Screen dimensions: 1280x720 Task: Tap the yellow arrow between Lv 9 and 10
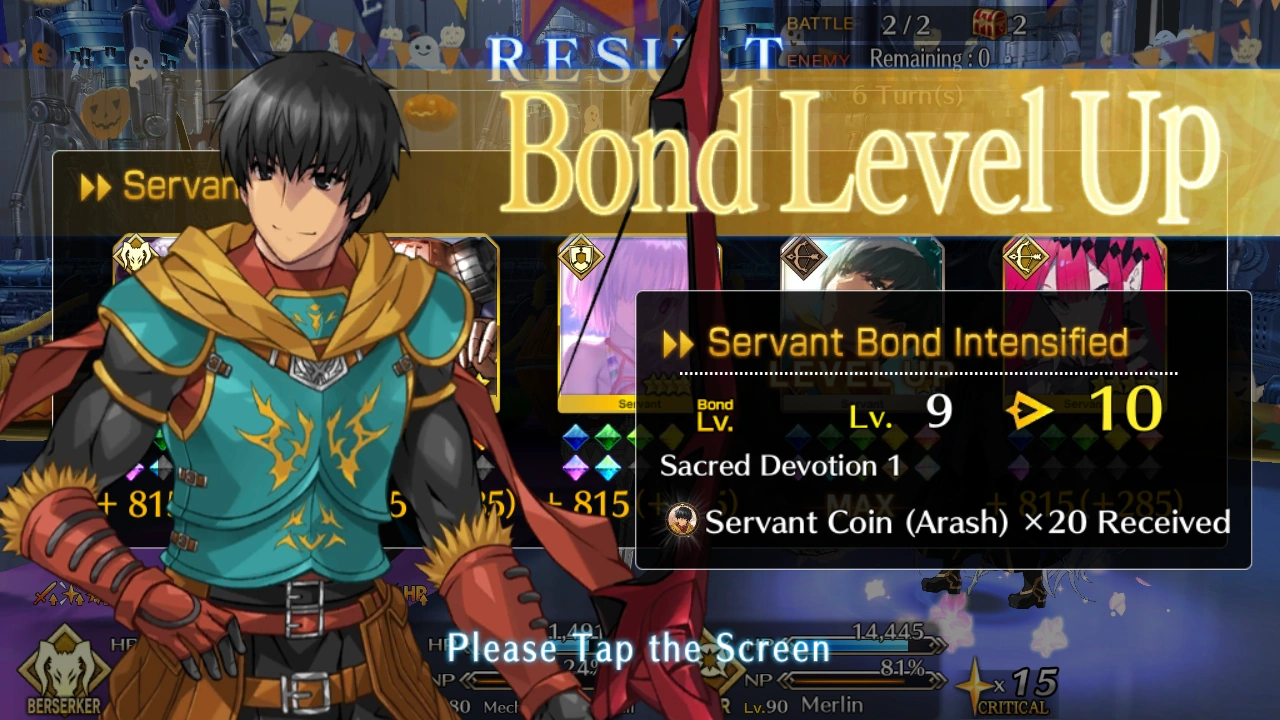pyautogui.click(x=1032, y=408)
